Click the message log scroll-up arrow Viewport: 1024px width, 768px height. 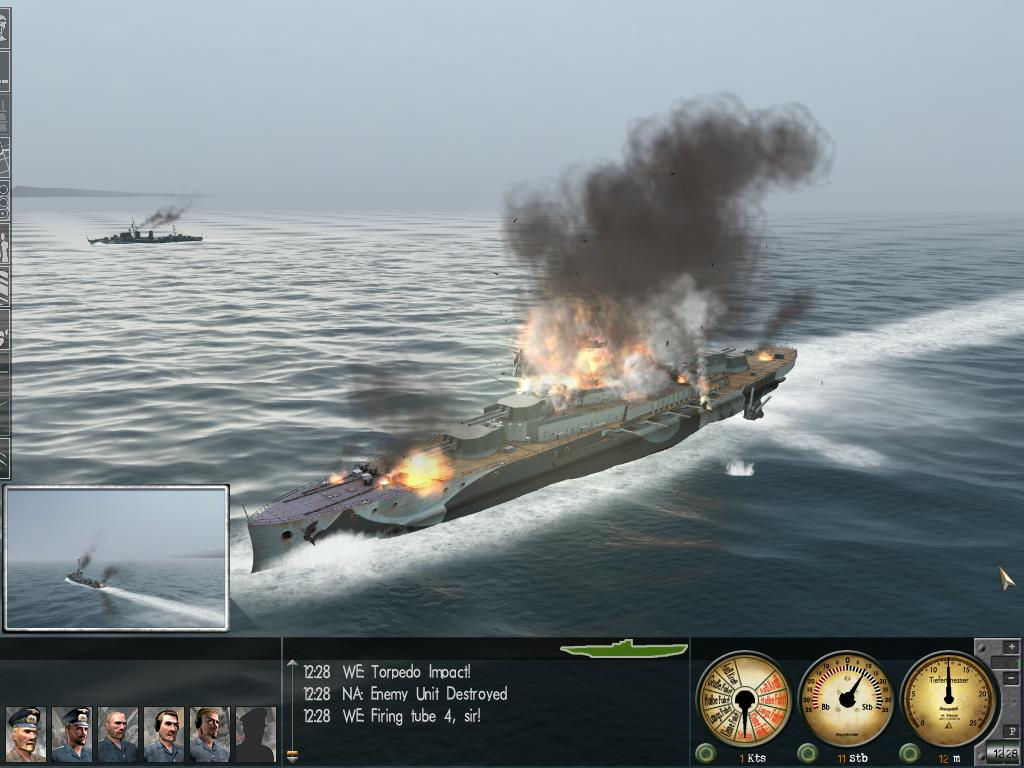(x=292, y=663)
